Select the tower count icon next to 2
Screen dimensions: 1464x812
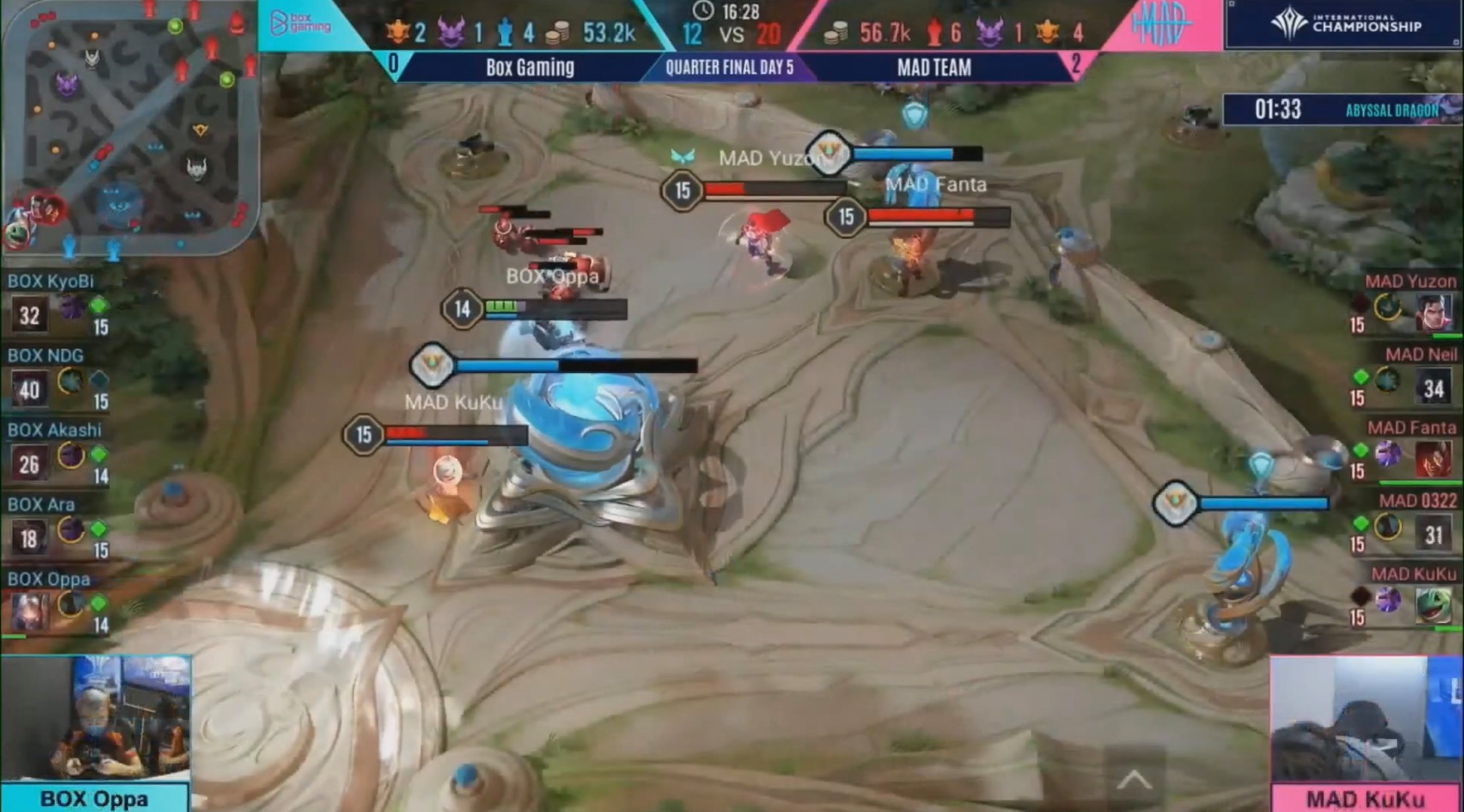coord(397,30)
